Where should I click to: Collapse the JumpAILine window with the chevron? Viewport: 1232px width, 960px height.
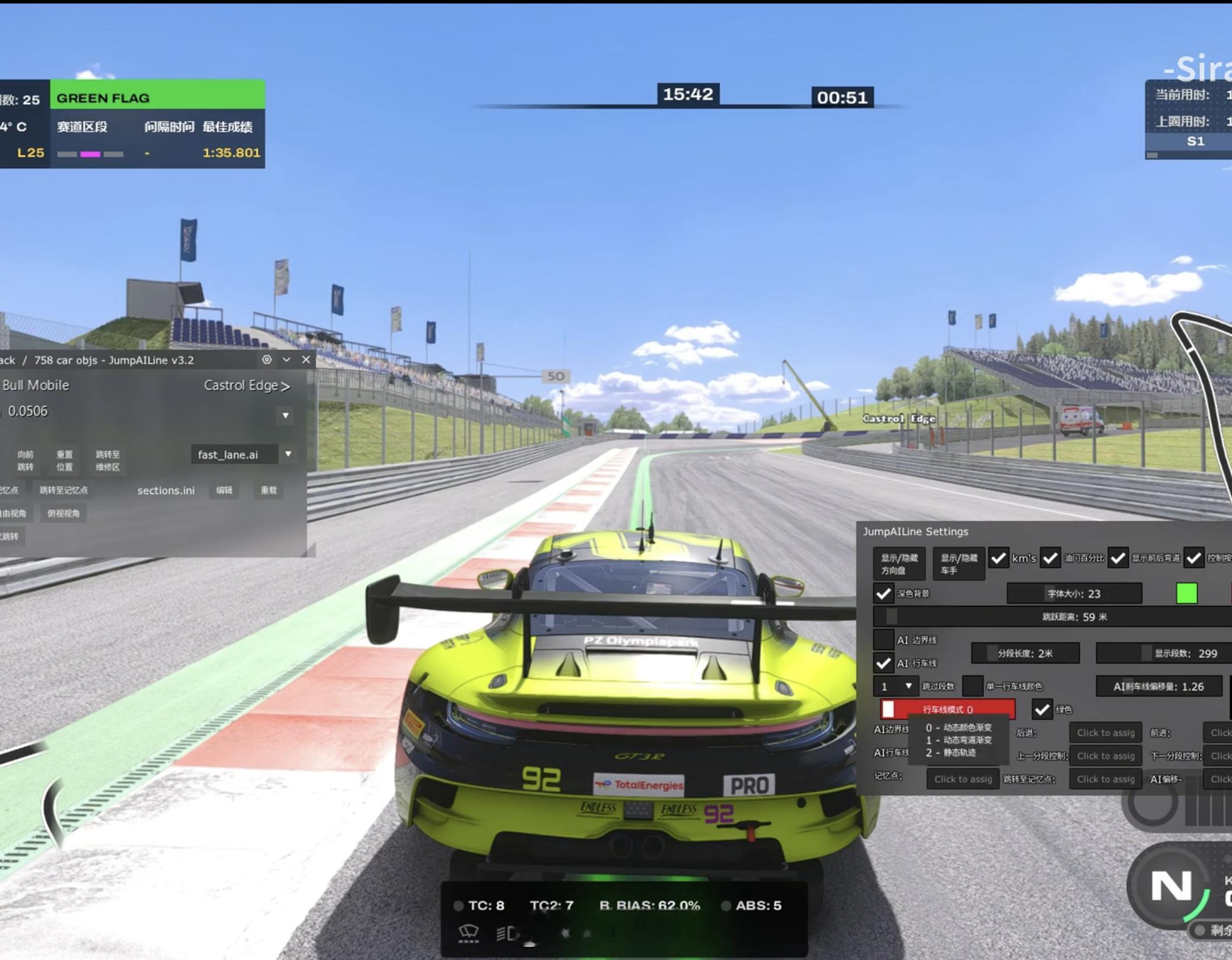click(286, 359)
